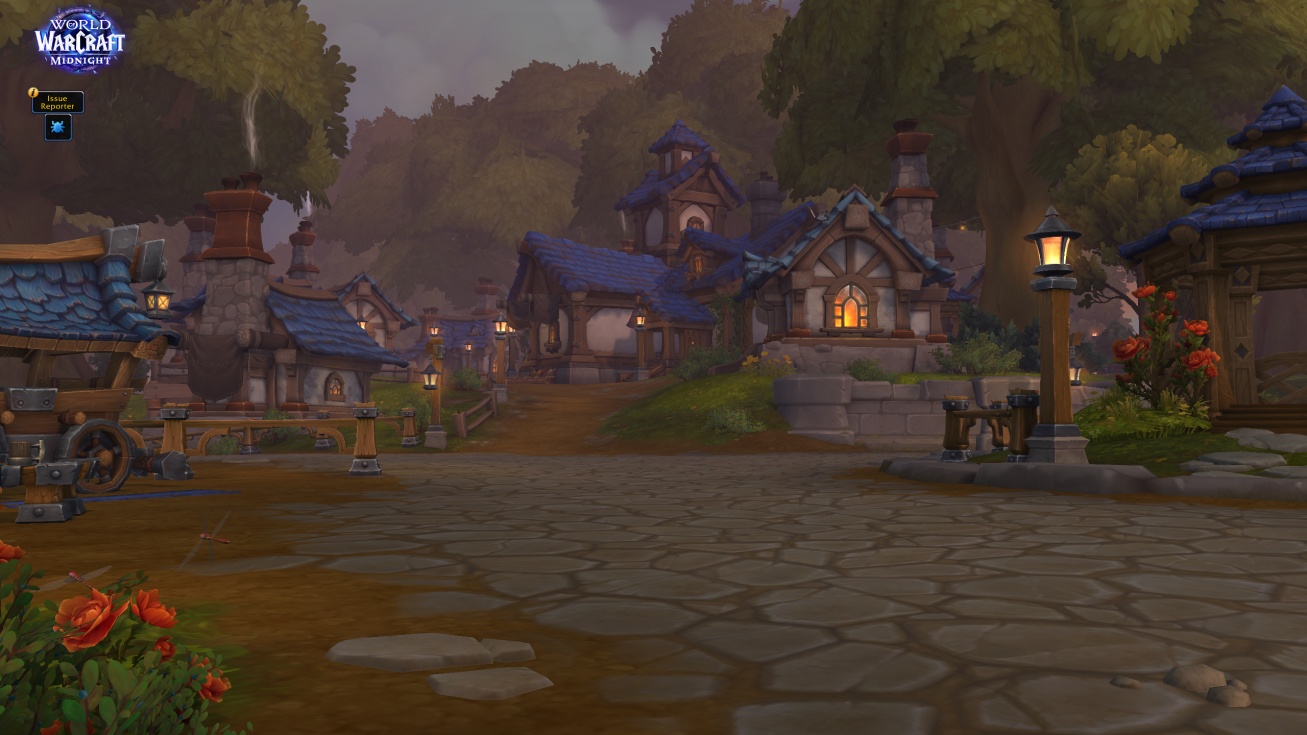Click the Midnight subtitle in the logo
The width and height of the screenshot is (1307, 735).
81,58
